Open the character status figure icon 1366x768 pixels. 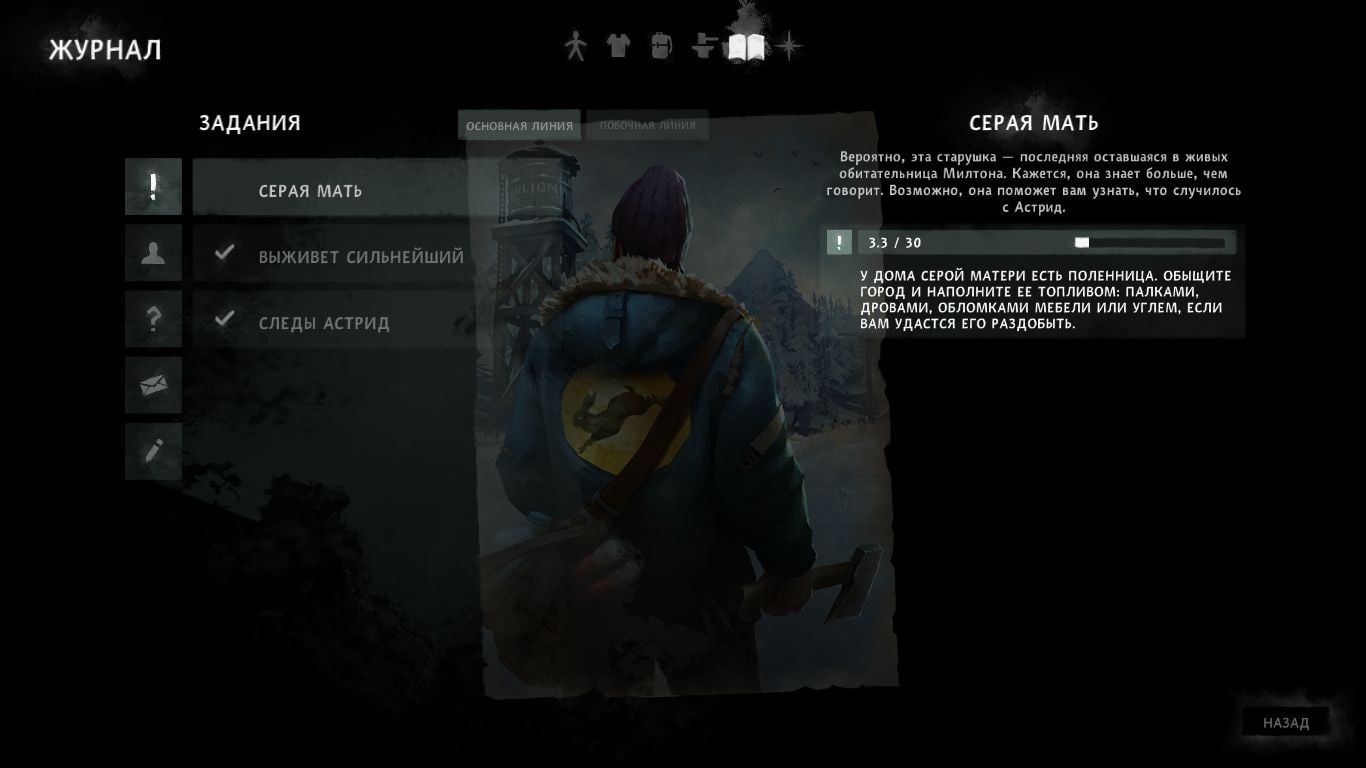click(x=574, y=46)
